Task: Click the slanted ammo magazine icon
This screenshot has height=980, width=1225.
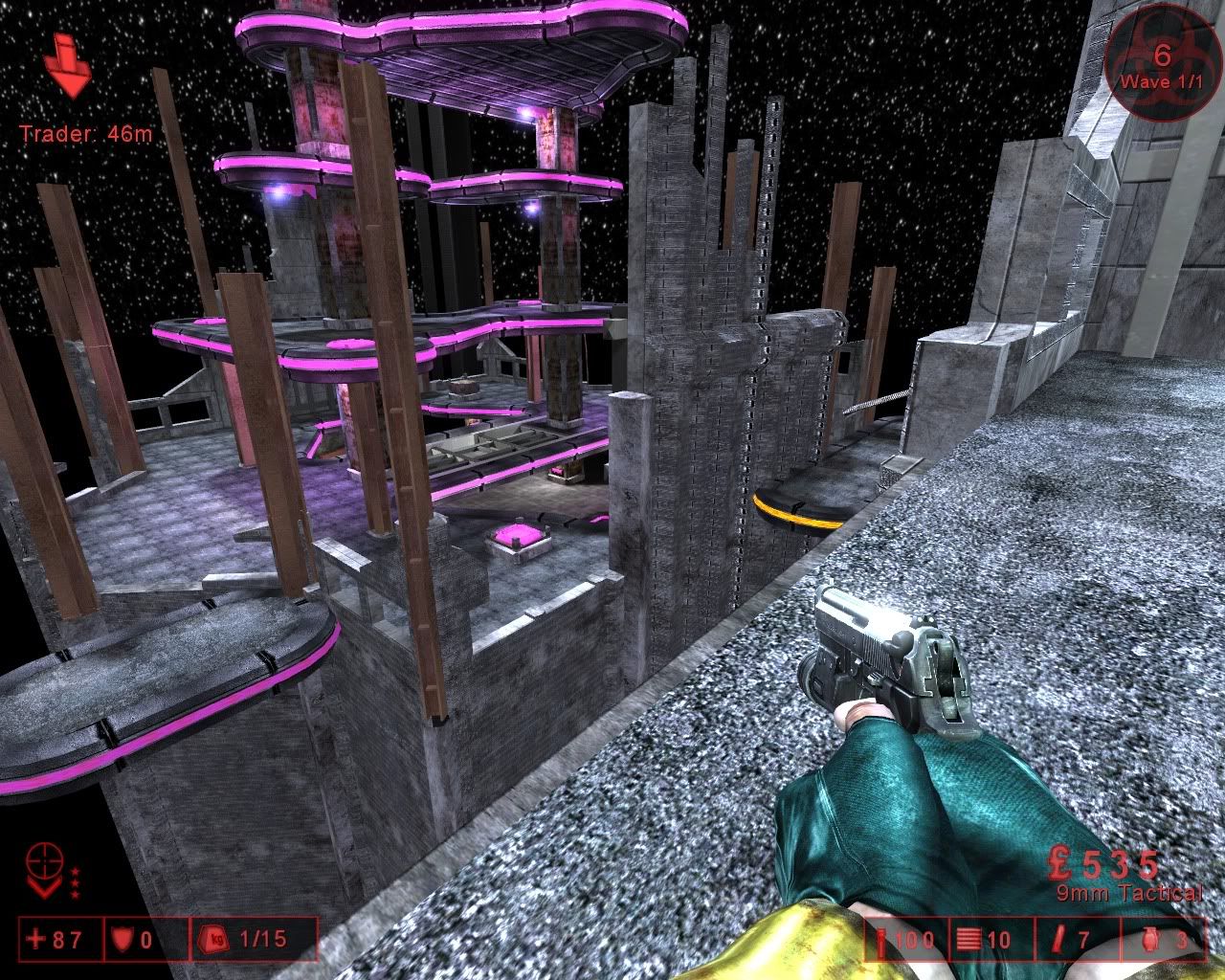Action: click(x=1057, y=941)
